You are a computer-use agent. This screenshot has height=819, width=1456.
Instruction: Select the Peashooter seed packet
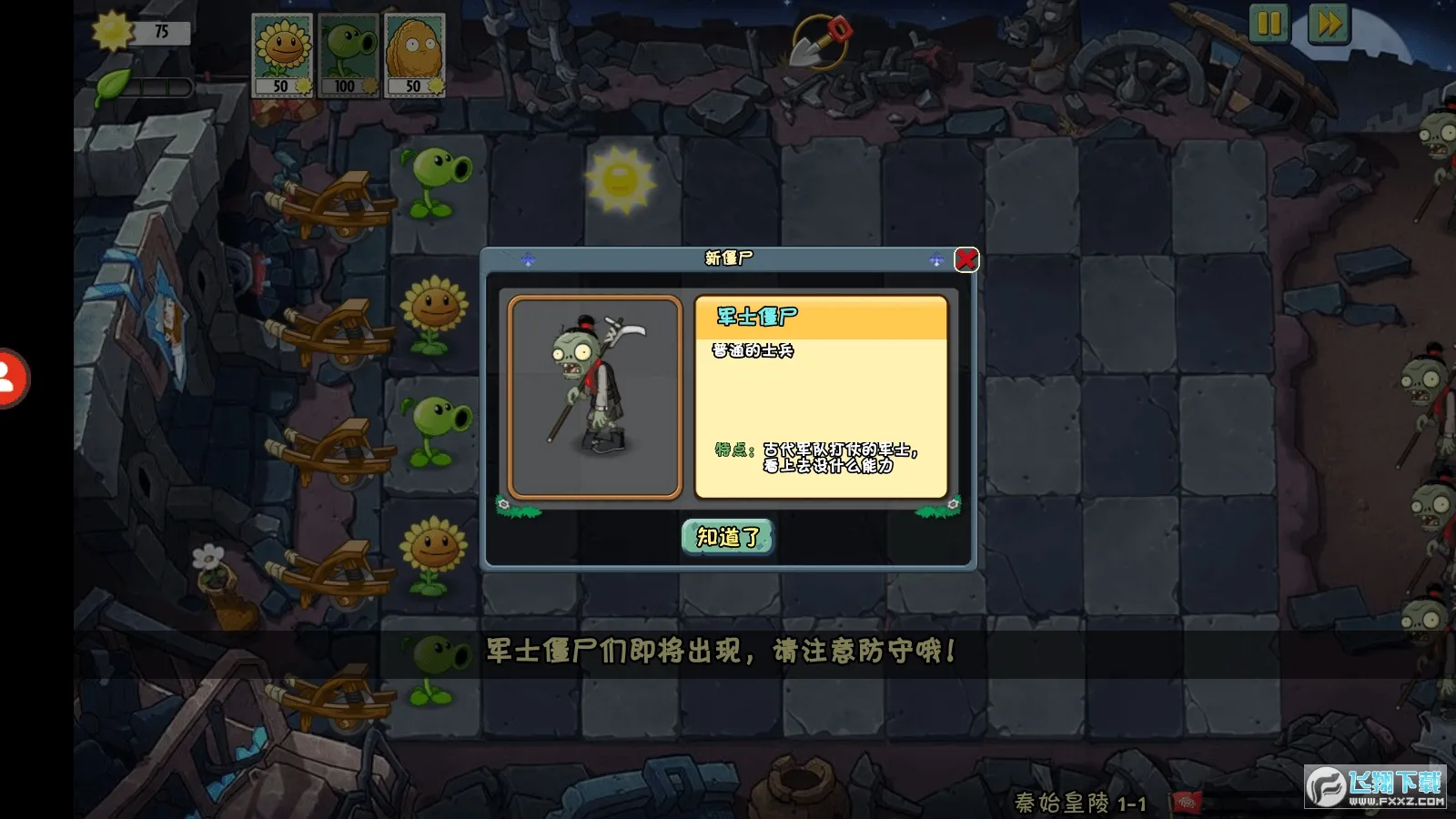pyautogui.click(x=349, y=55)
